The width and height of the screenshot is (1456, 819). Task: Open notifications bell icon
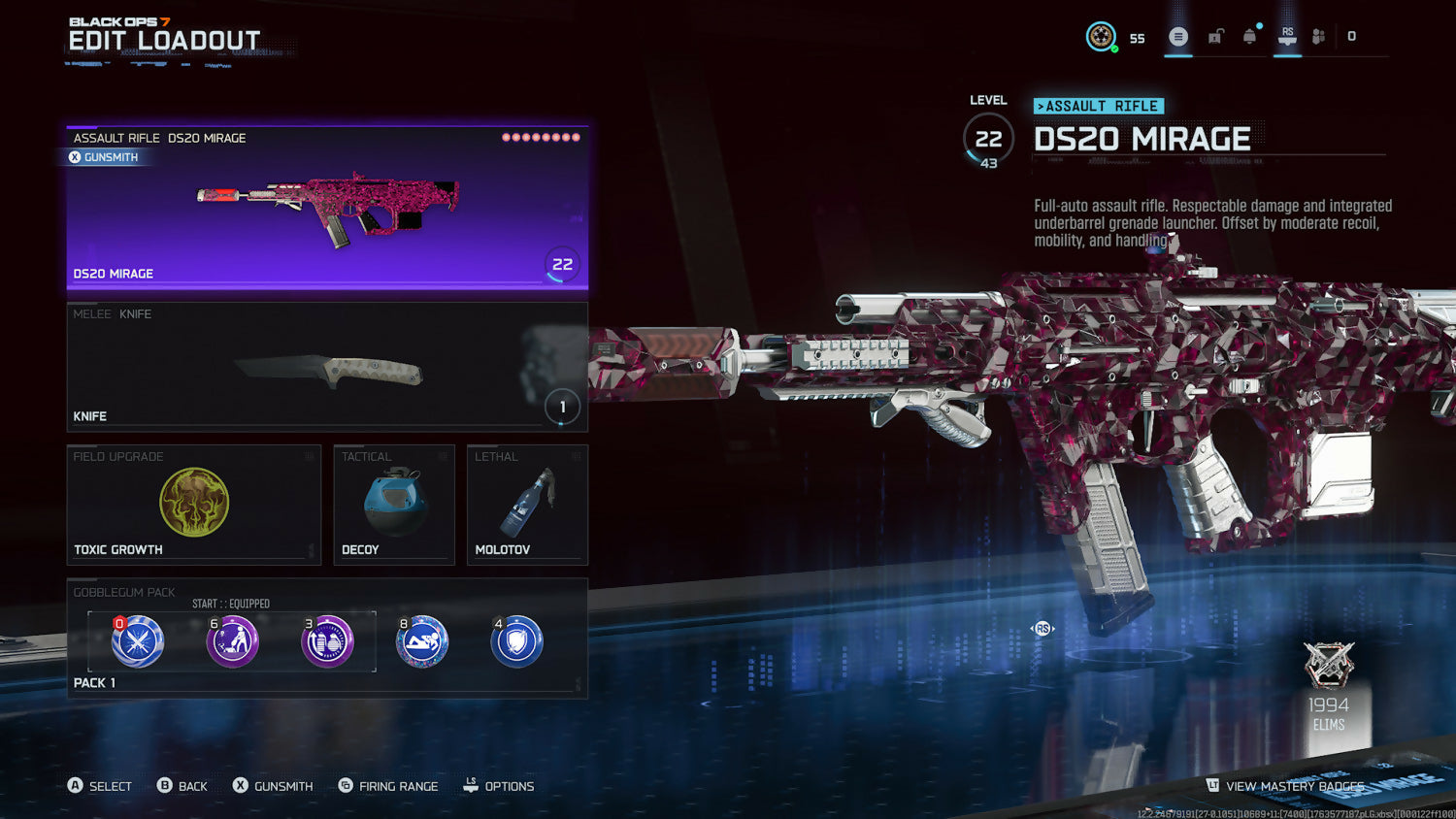click(x=1250, y=37)
